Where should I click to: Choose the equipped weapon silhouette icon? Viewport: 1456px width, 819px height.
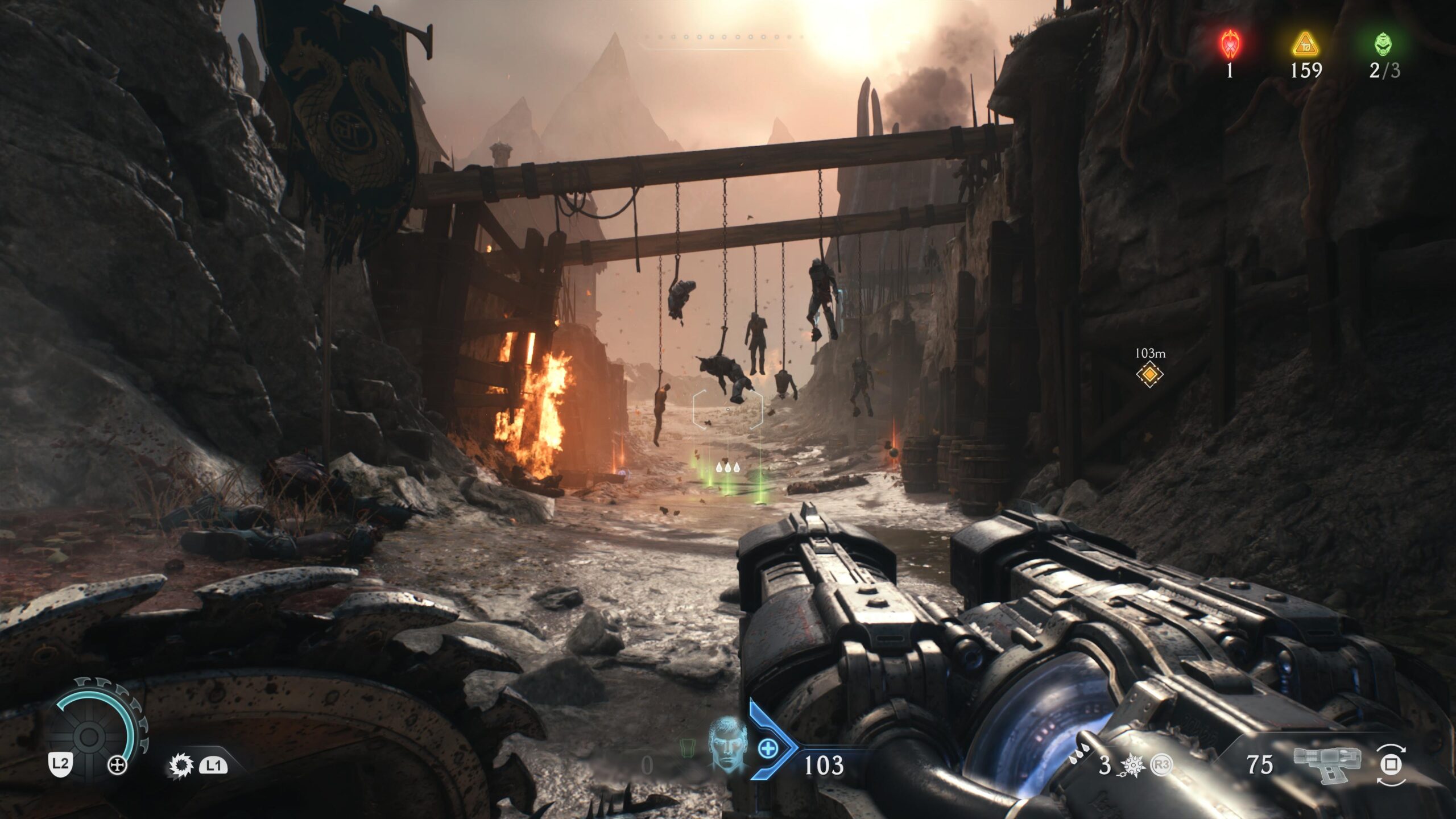point(1327,763)
